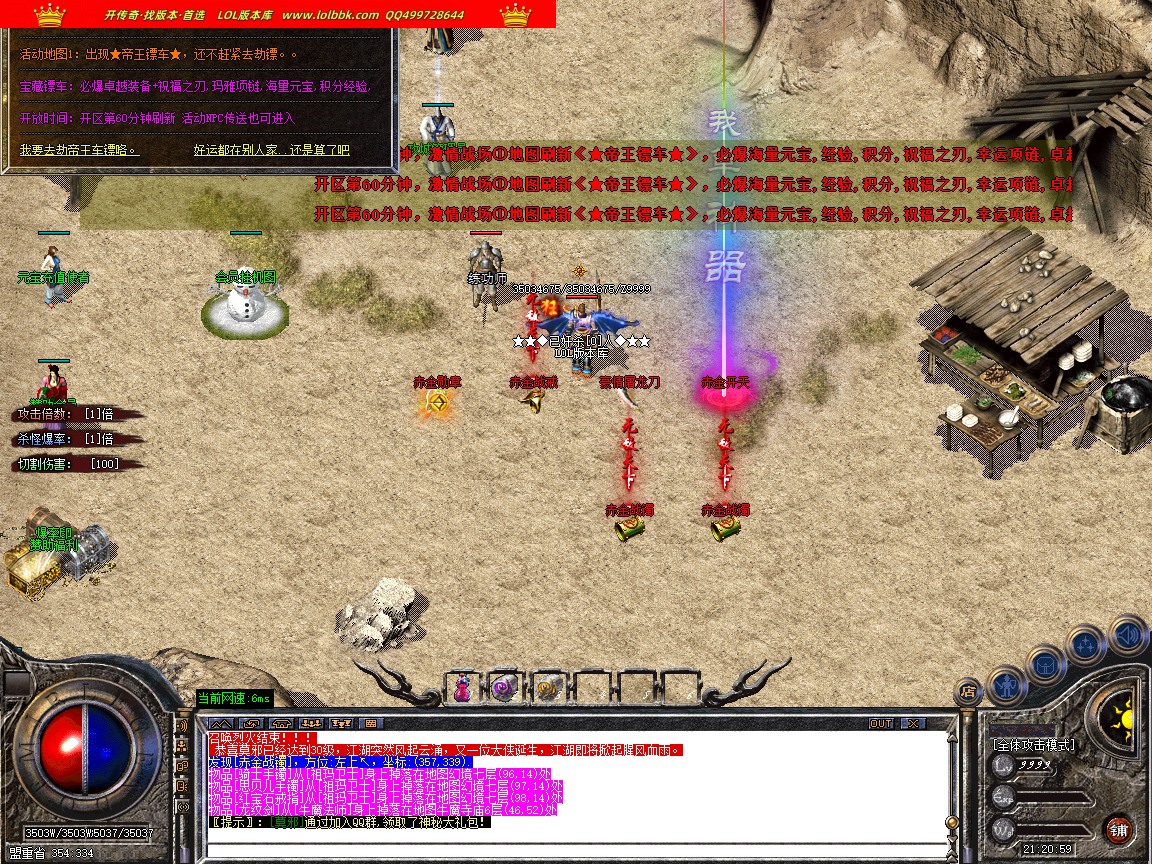
Task: Open the character equipment panel icon
Action: point(1005,684)
